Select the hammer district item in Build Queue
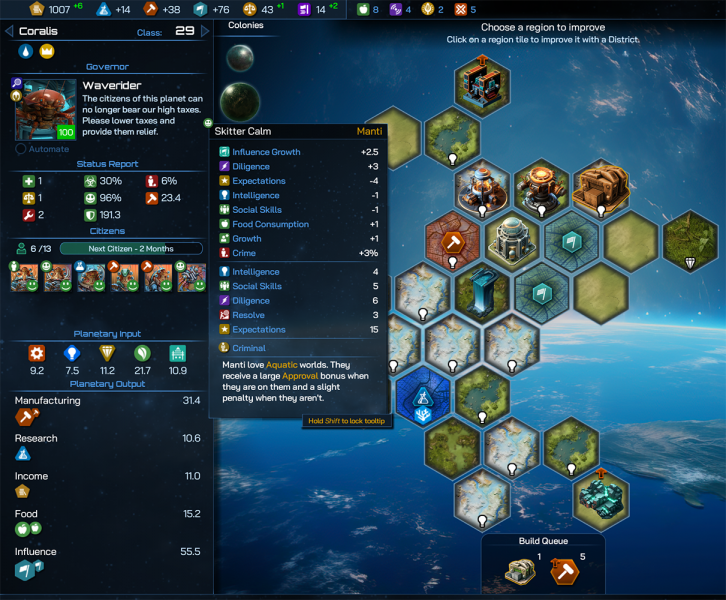 (565, 571)
